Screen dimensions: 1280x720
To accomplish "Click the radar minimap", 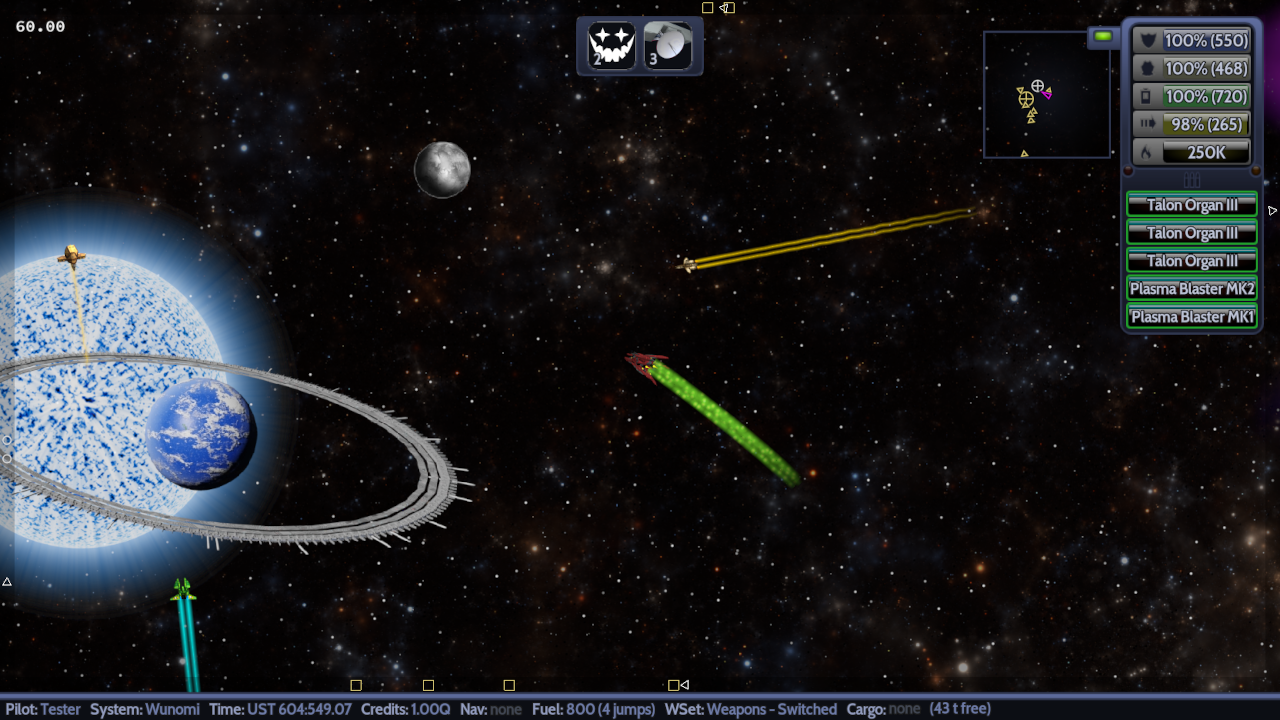I will coord(1046,95).
